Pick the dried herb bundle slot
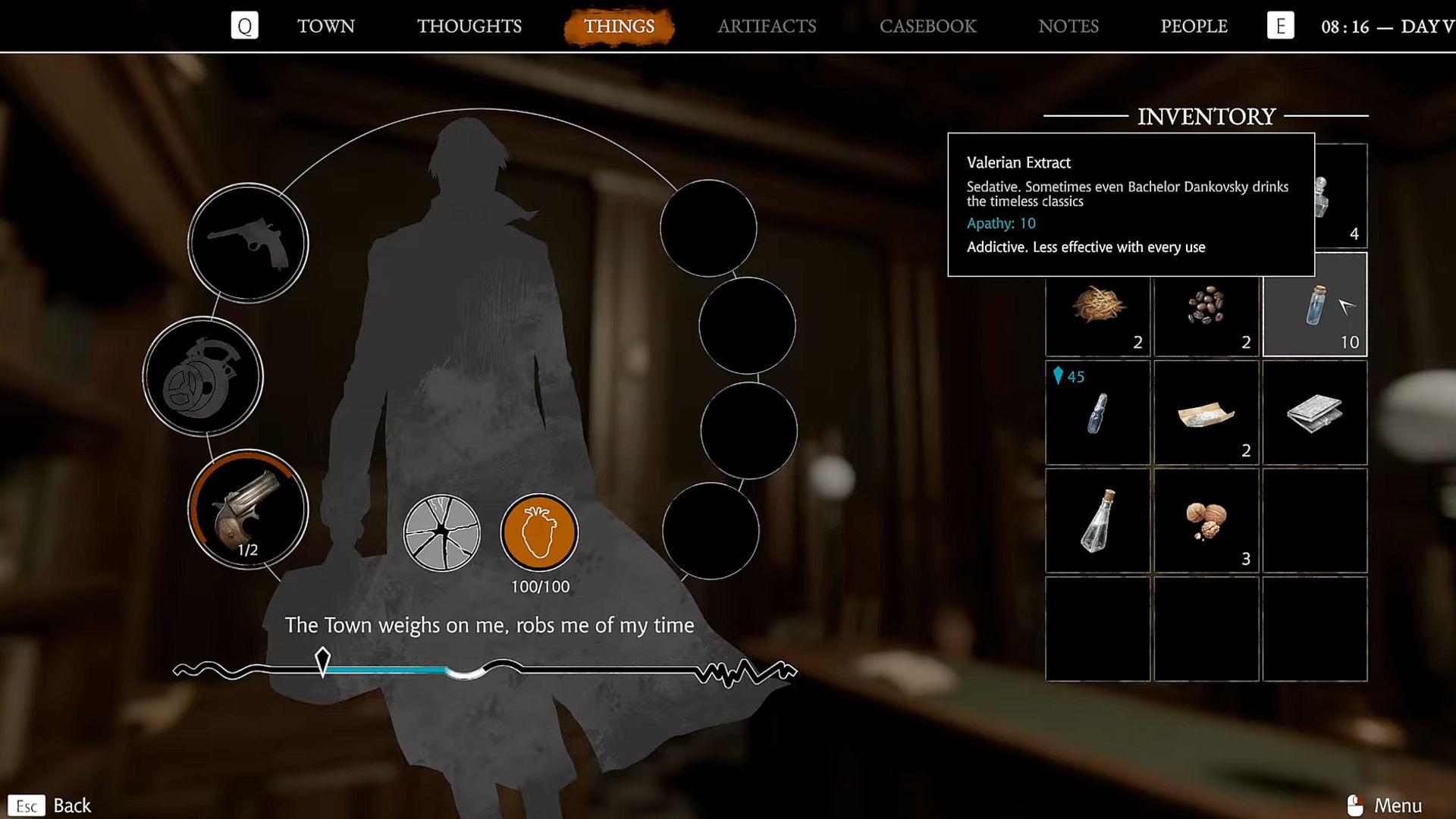The height and width of the screenshot is (819, 1456). coord(1097,305)
